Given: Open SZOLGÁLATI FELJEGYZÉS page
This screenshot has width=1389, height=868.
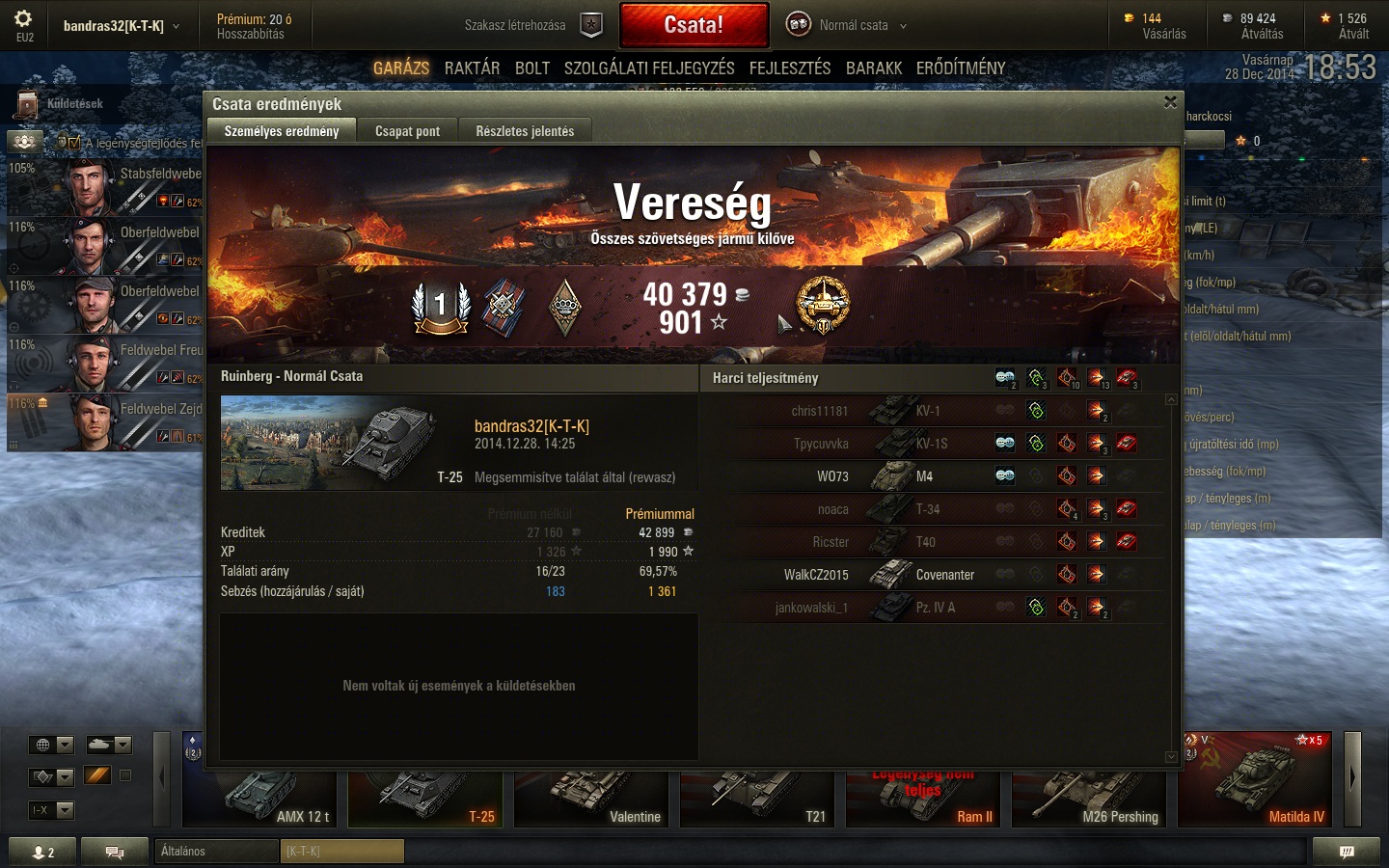Looking at the screenshot, I should (649, 68).
